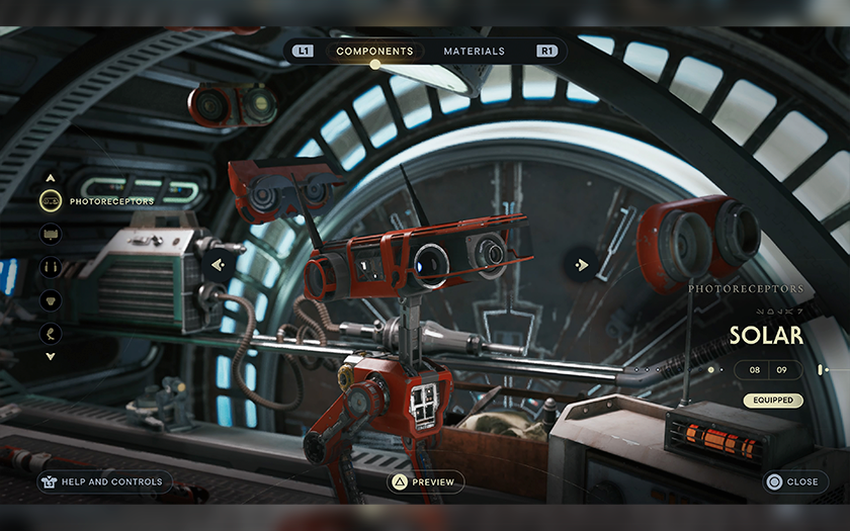Select the Photoreceptors category icon
Image resolution: width=850 pixels, height=531 pixels.
coord(51,201)
